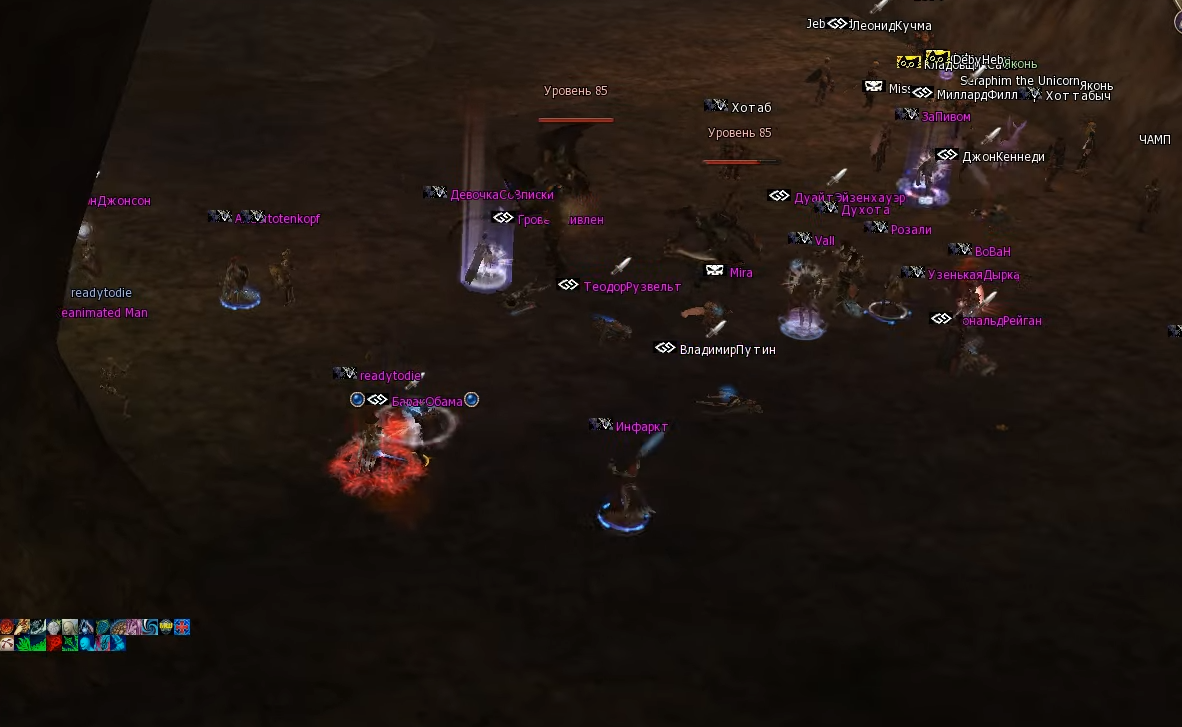Screen dimensions: 1182x727
Task: Select the cyan face buff icon
Action: click(x=86, y=643)
